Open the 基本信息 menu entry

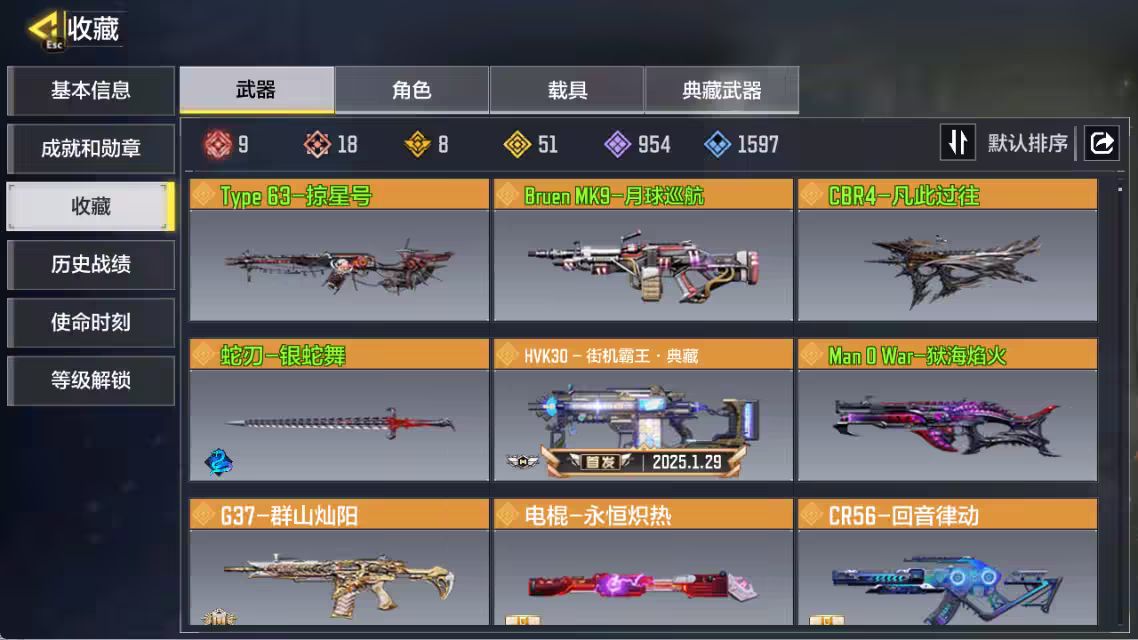[x=91, y=91]
